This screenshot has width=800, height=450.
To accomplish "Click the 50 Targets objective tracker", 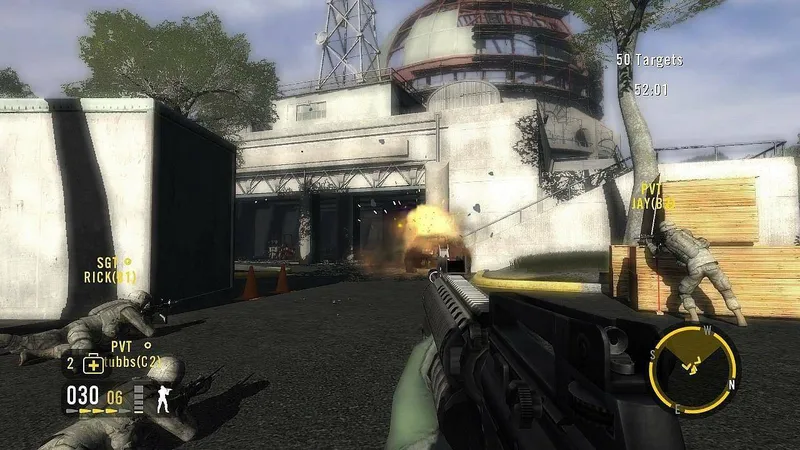I will [649, 60].
